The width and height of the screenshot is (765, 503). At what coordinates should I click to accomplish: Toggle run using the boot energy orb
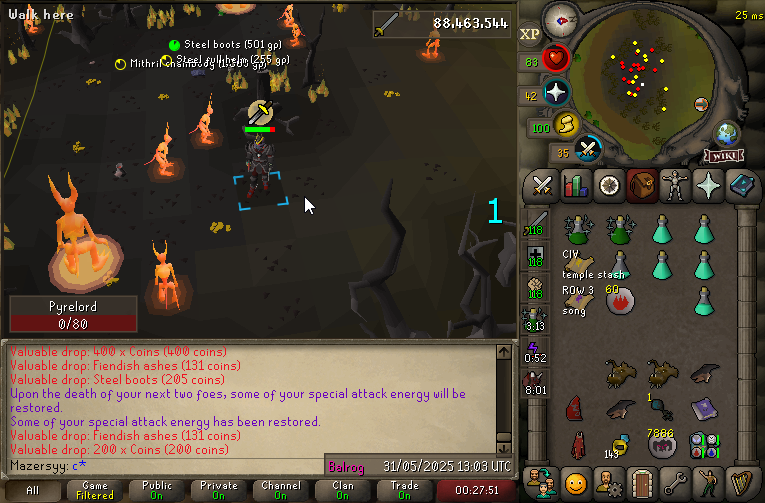(568, 124)
